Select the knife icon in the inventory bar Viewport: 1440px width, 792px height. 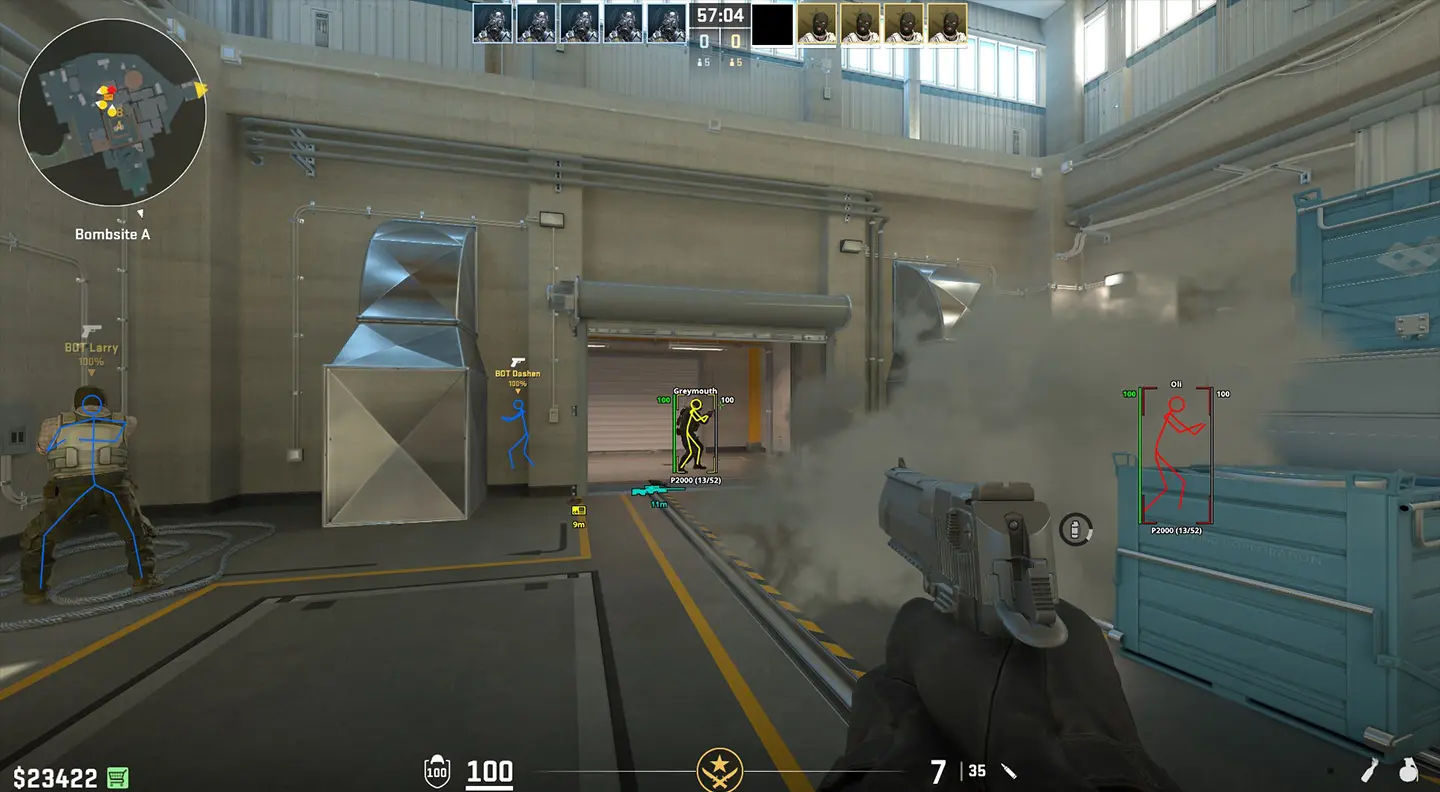pos(1368,770)
